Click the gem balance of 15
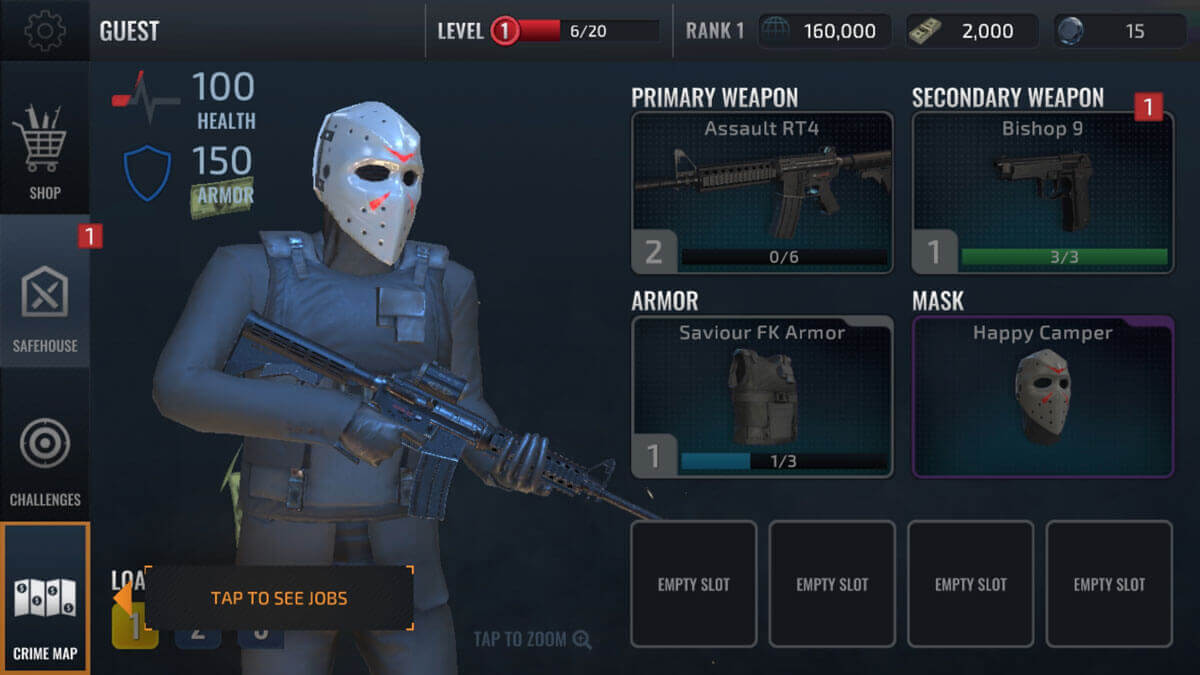 point(1120,31)
